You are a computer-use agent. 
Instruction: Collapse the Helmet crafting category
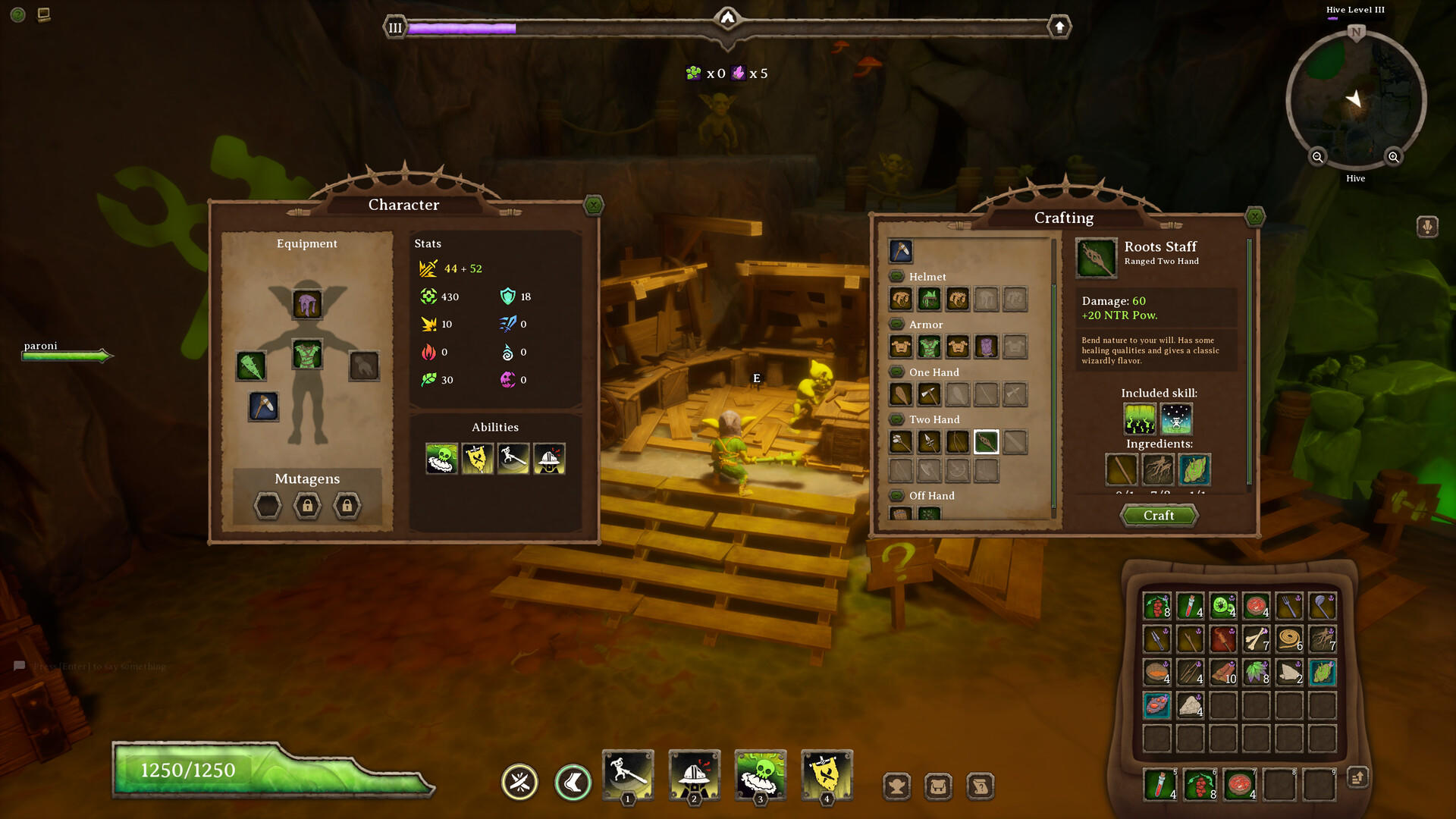(896, 277)
